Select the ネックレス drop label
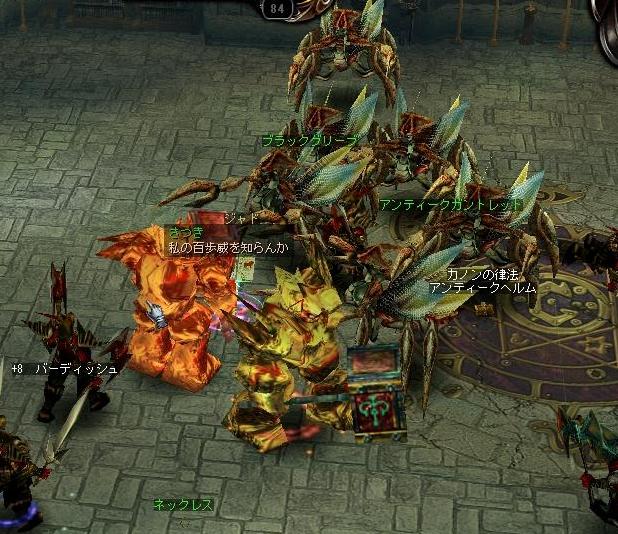The height and width of the screenshot is (534, 618). pyautogui.click(x=183, y=505)
